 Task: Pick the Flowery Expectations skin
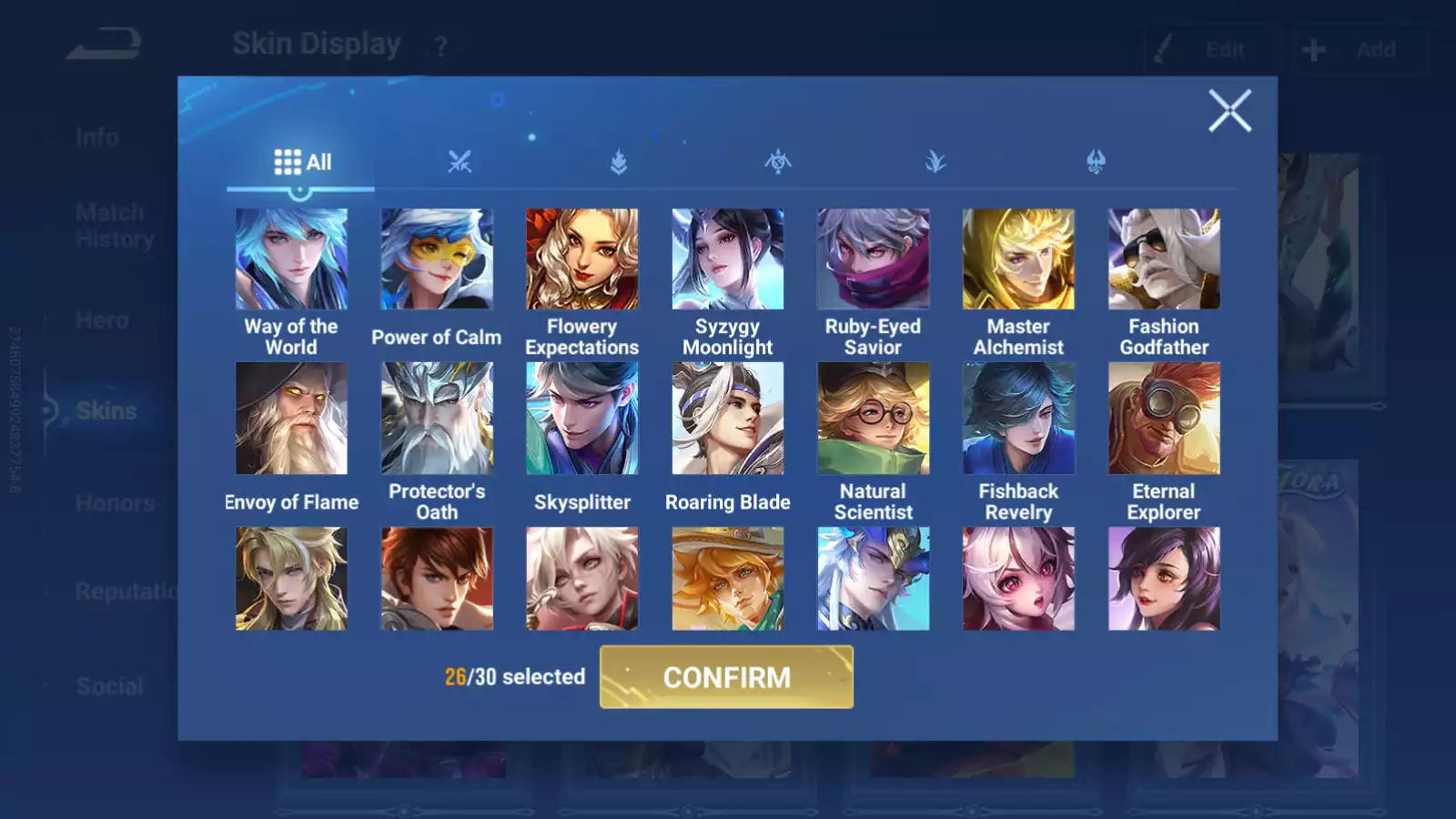click(x=582, y=259)
